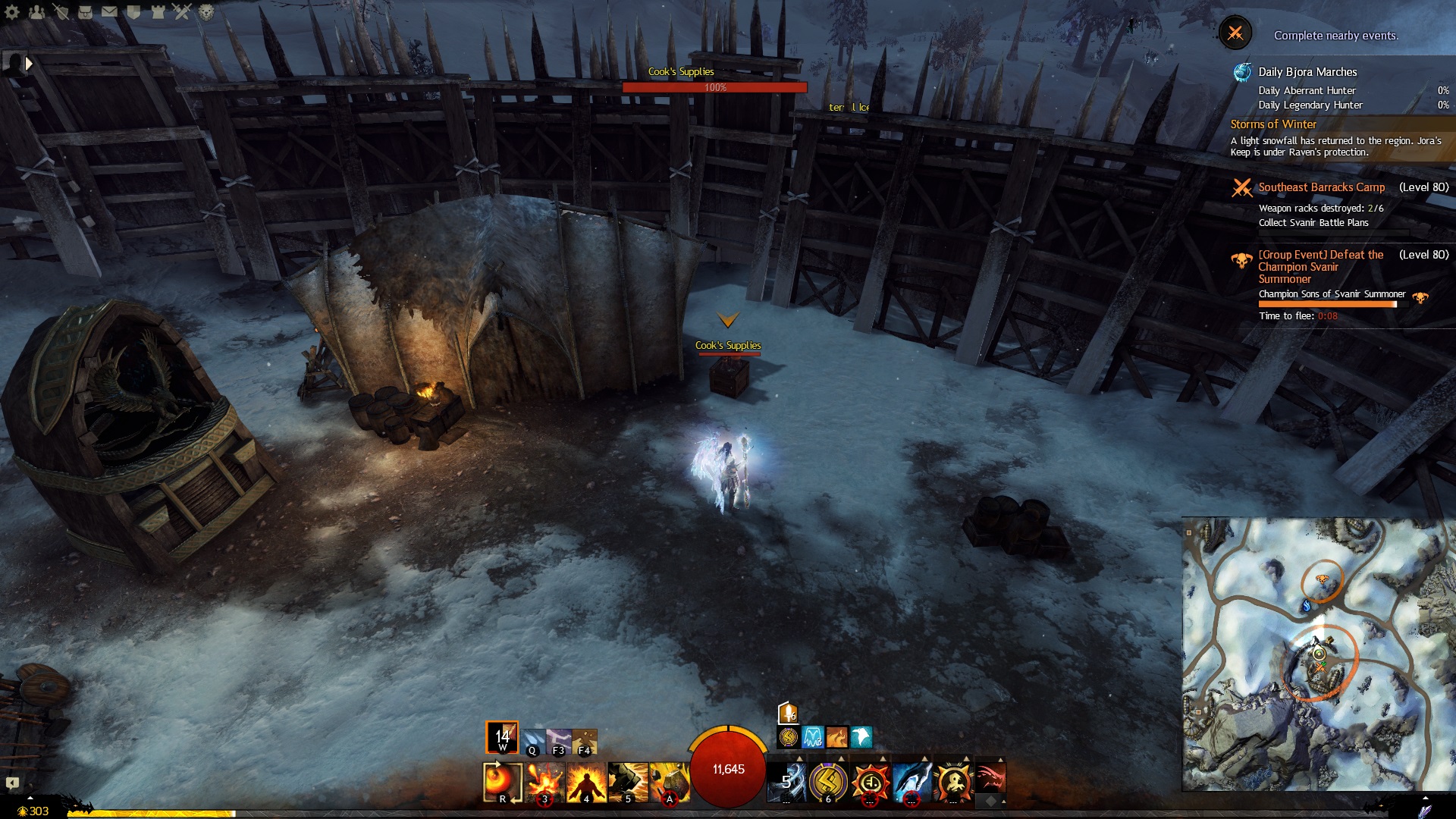Image resolution: width=1456 pixels, height=819 pixels.
Task: Open the game menu gear icon
Action: coord(12,11)
